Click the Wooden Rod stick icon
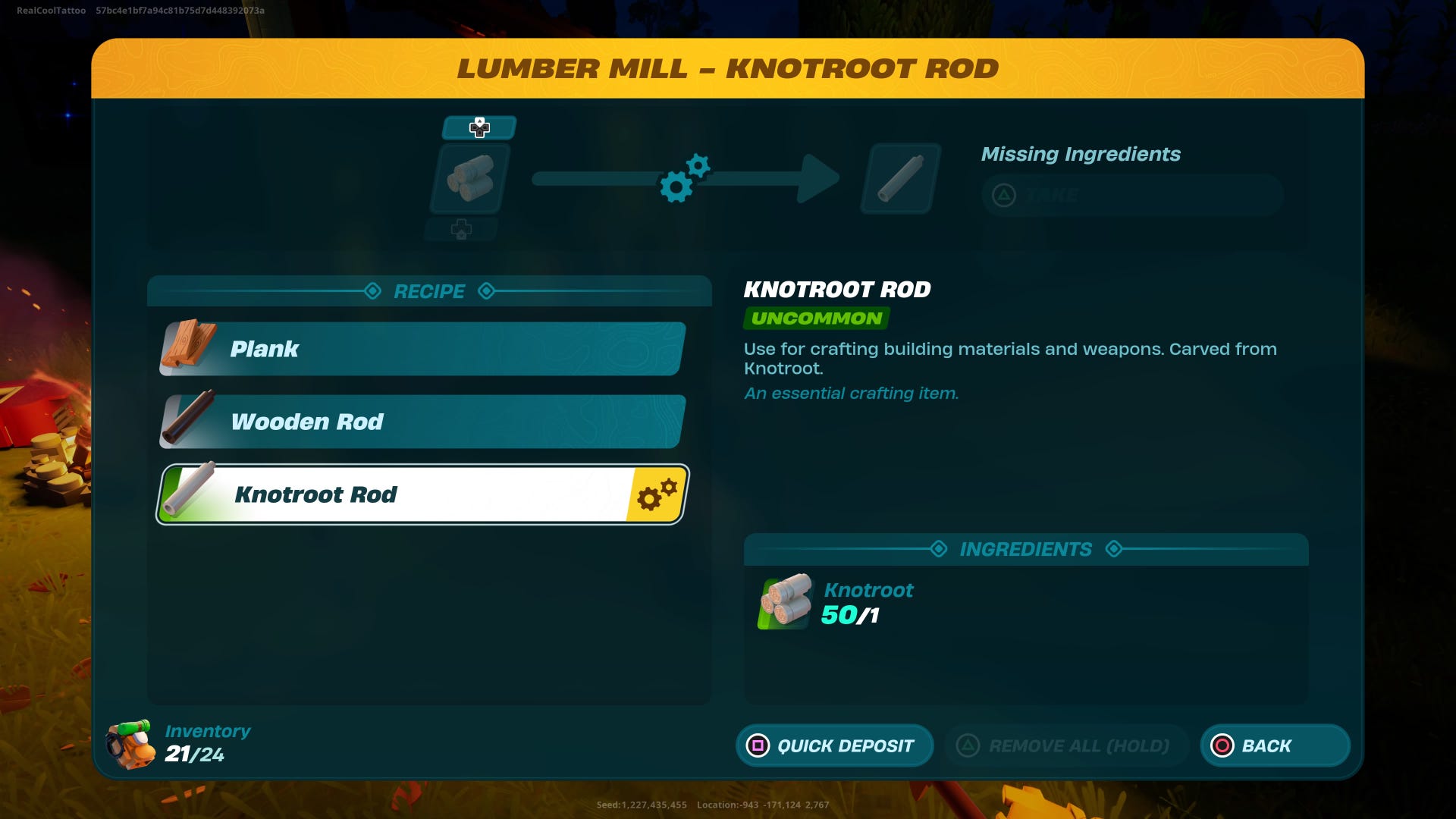The height and width of the screenshot is (819, 1456). pyautogui.click(x=189, y=422)
